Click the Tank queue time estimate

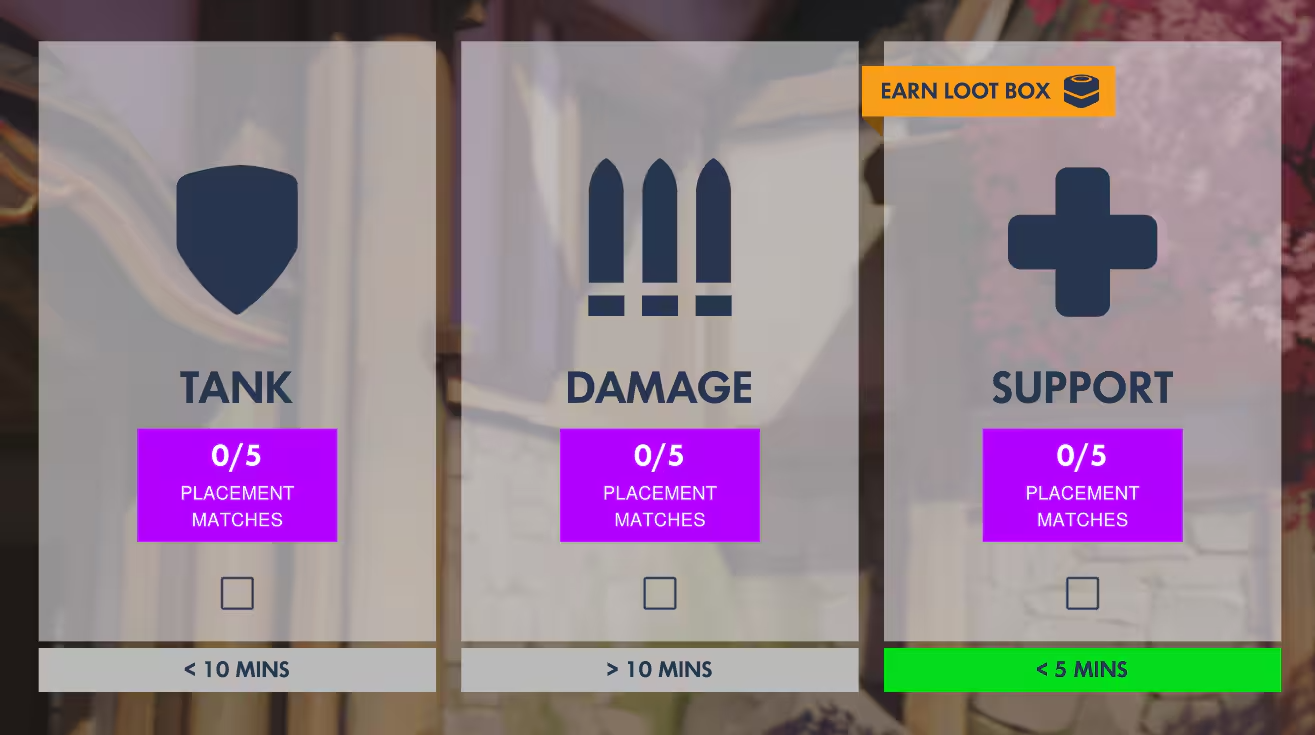click(237, 669)
